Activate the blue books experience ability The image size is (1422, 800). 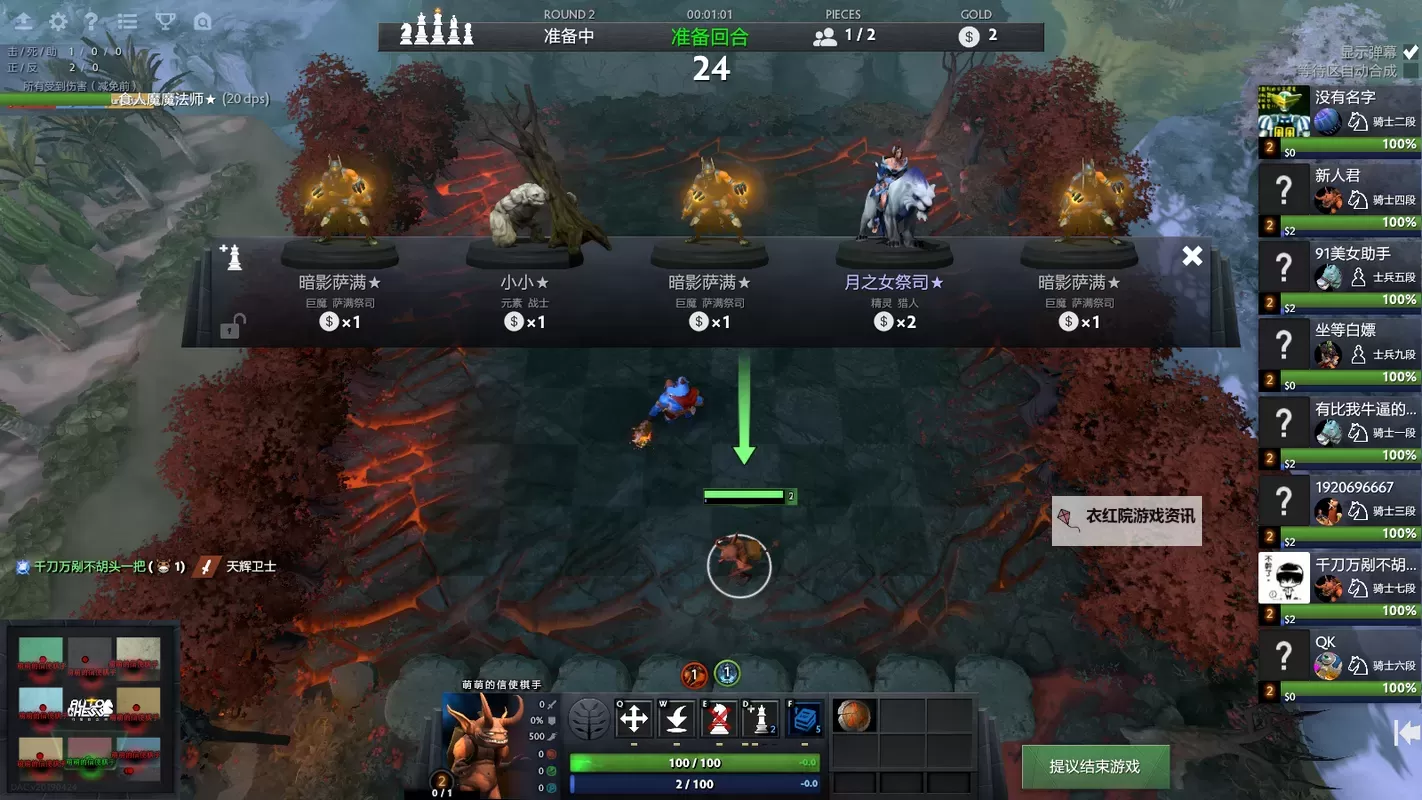click(805, 718)
